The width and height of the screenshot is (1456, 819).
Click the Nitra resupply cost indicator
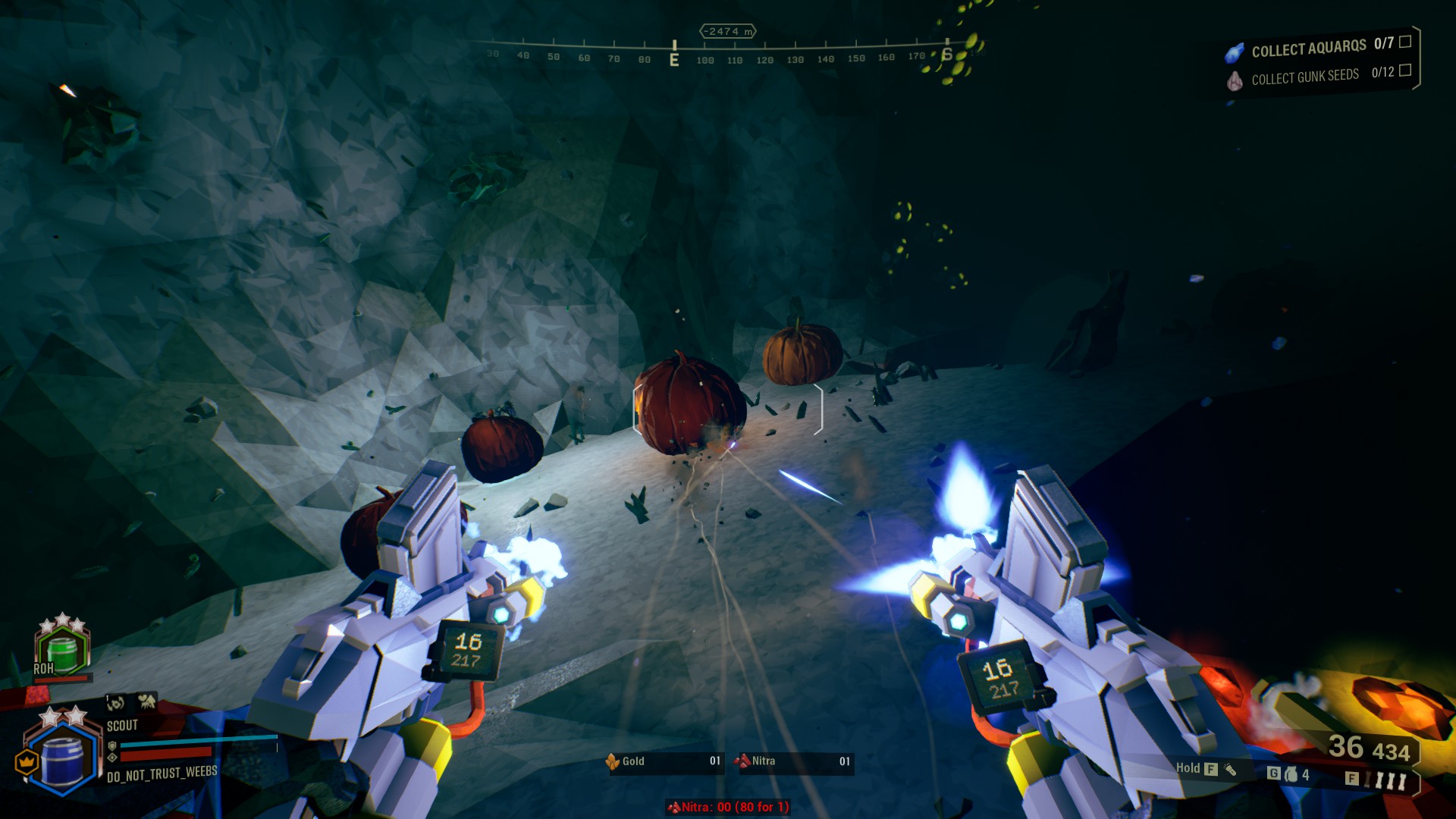click(728, 807)
